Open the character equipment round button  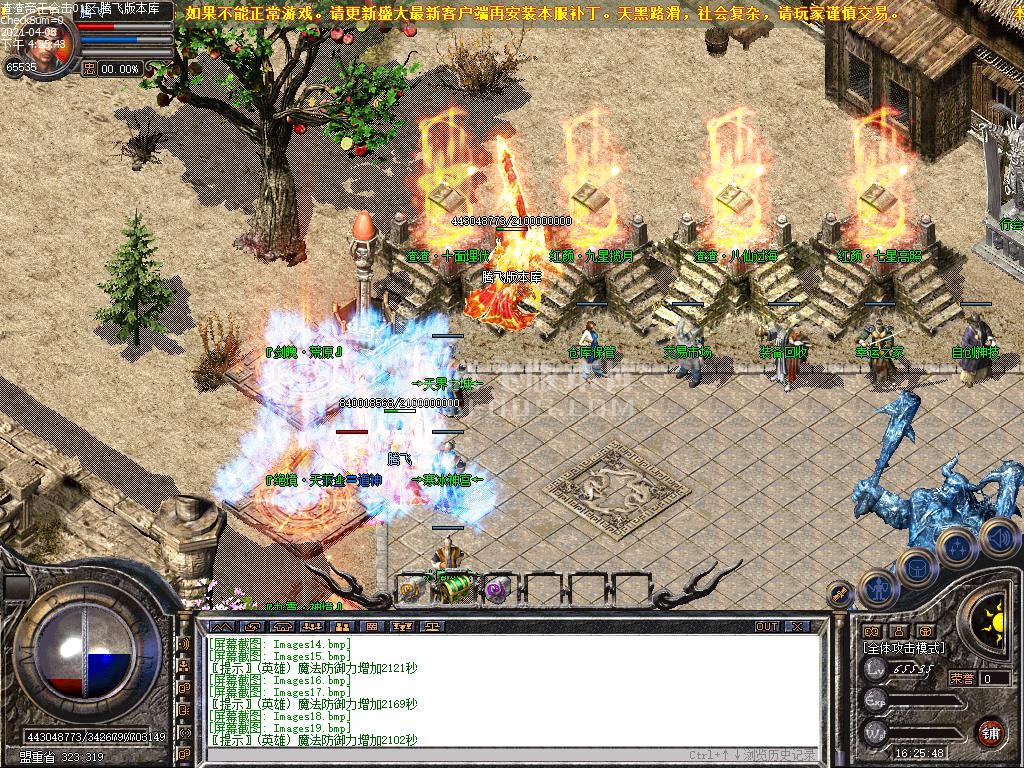877,589
